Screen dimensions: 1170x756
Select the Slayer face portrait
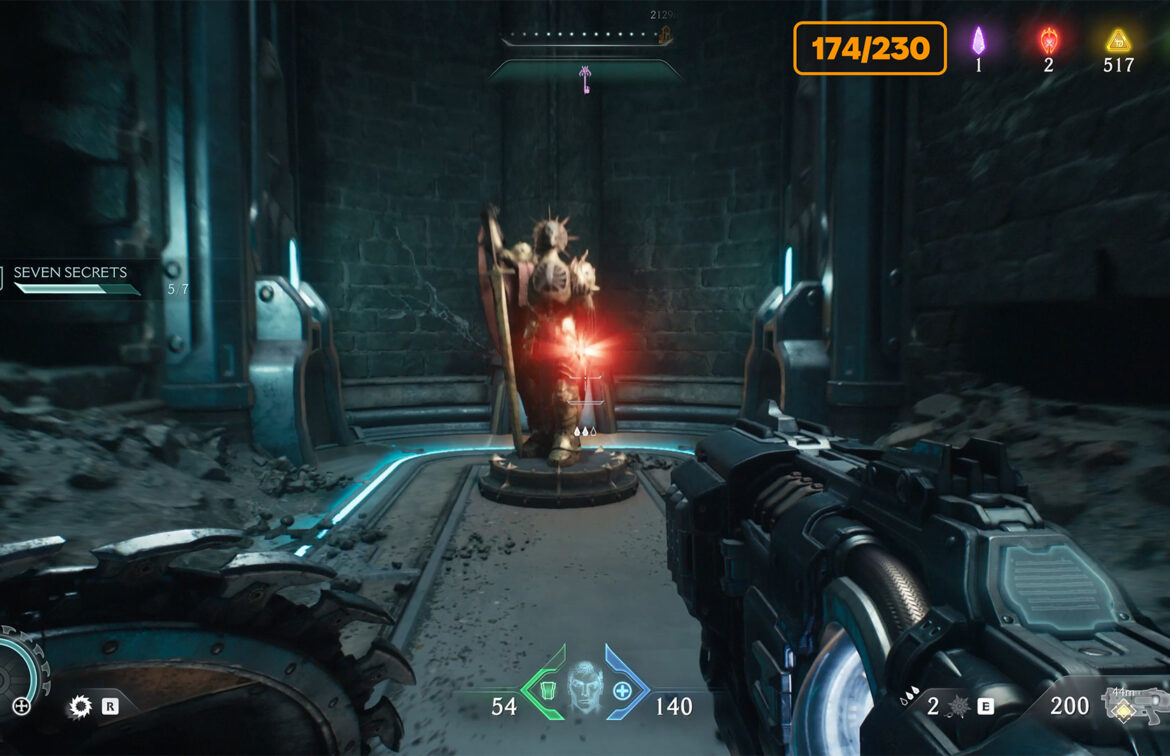[x=586, y=688]
